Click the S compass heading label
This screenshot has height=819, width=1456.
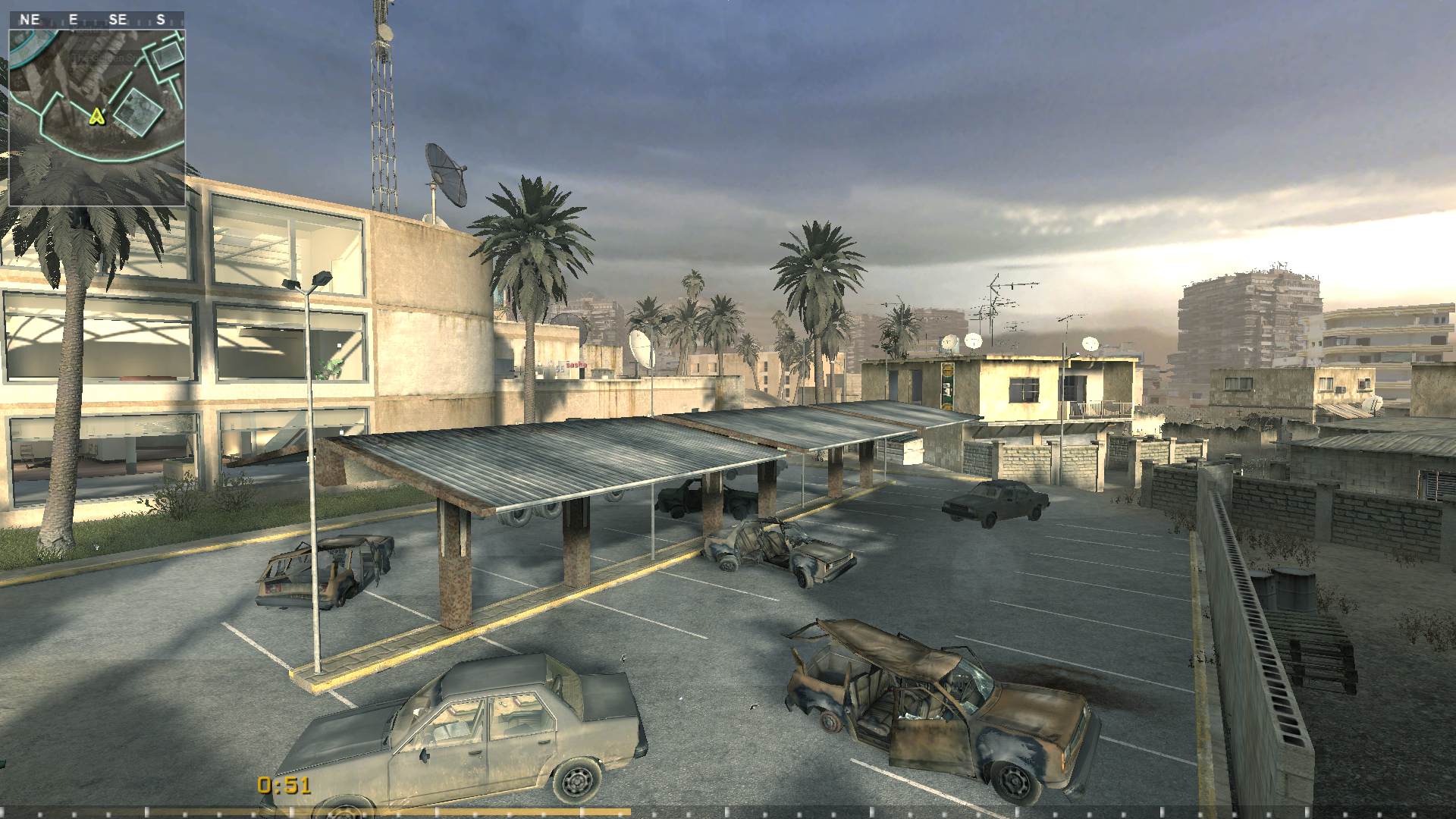click(x=161, y=19)
